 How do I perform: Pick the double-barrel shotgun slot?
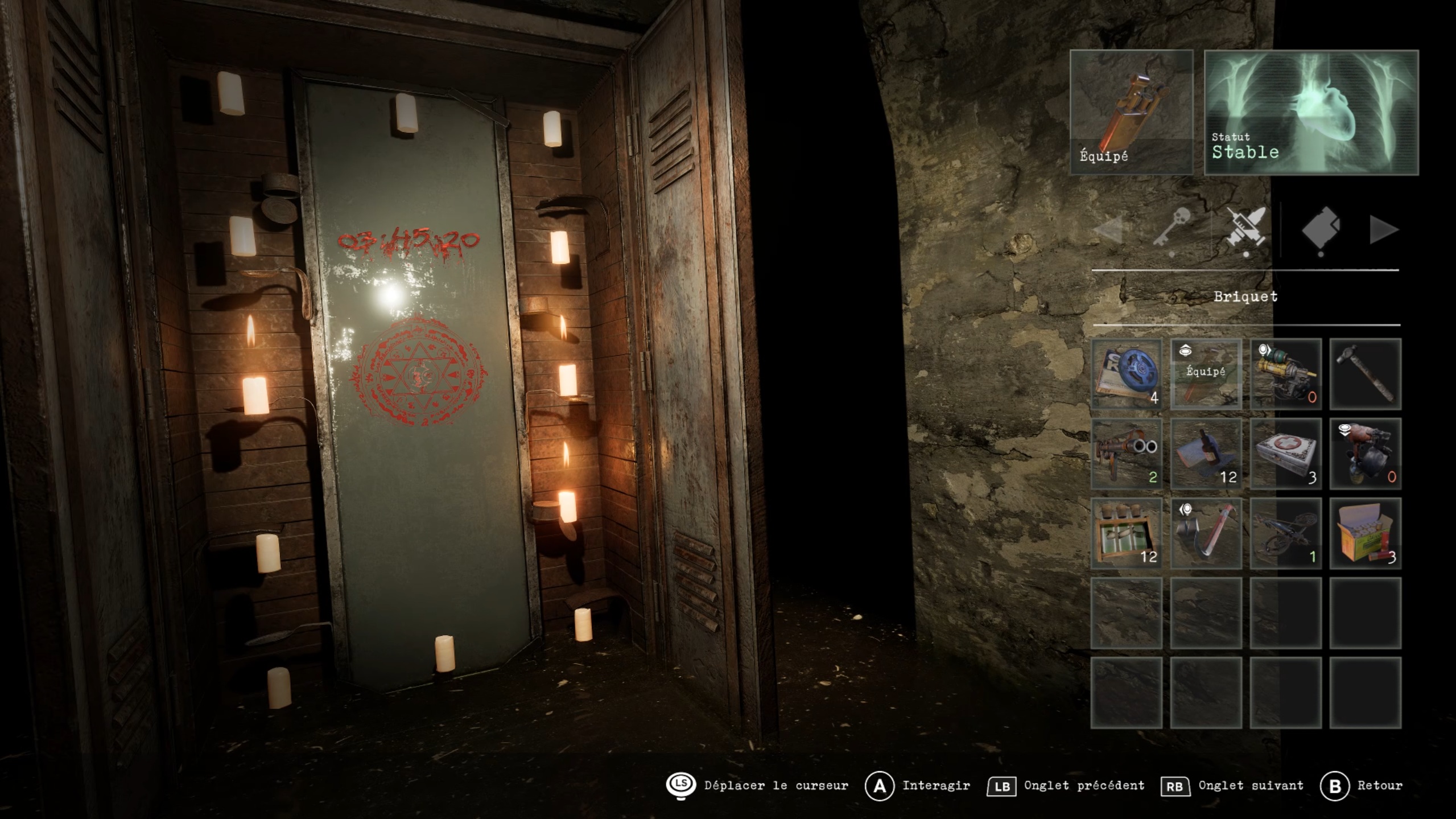1126,454
